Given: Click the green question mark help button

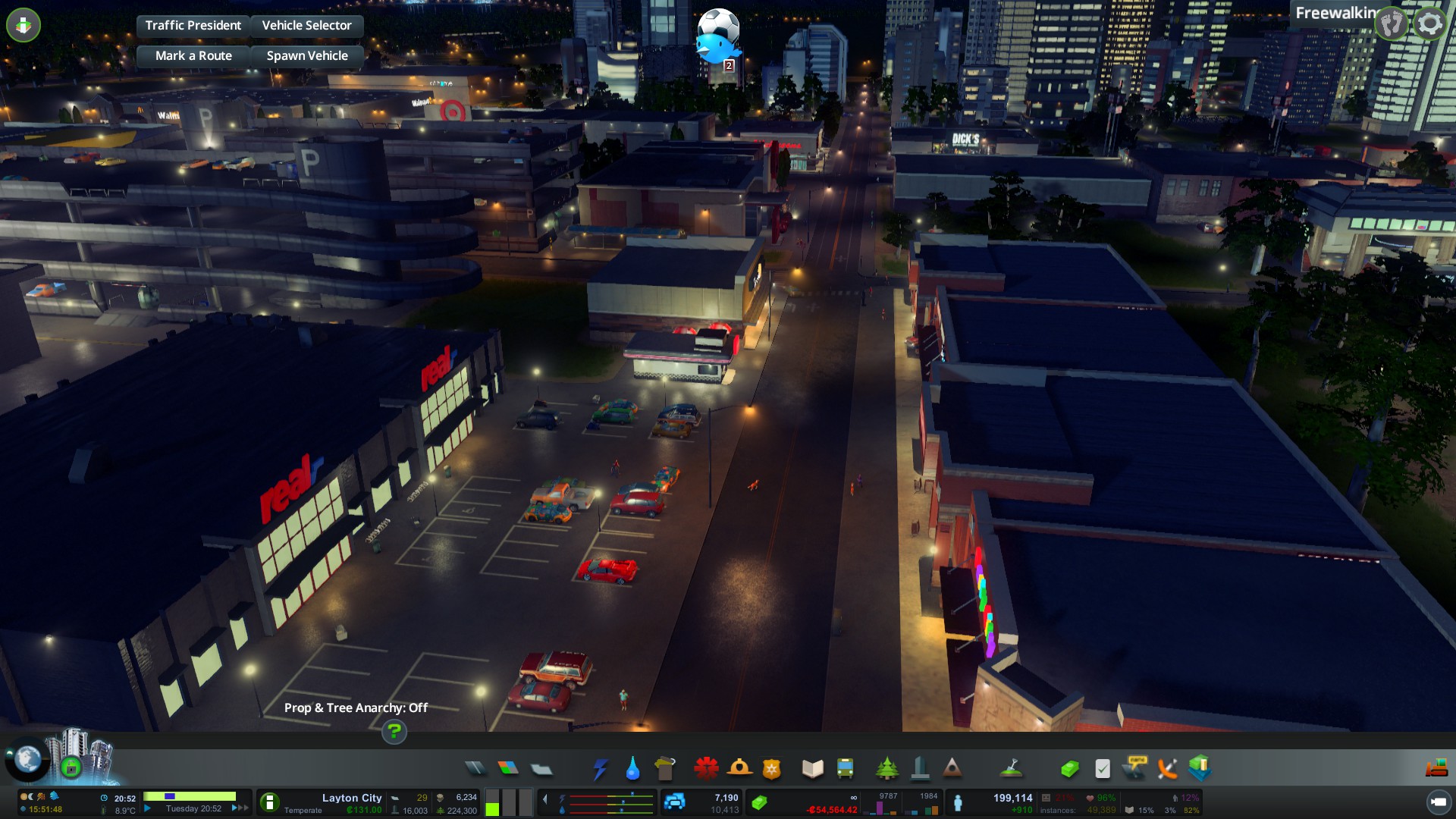Looking at the screenshot, I should 394,732.
